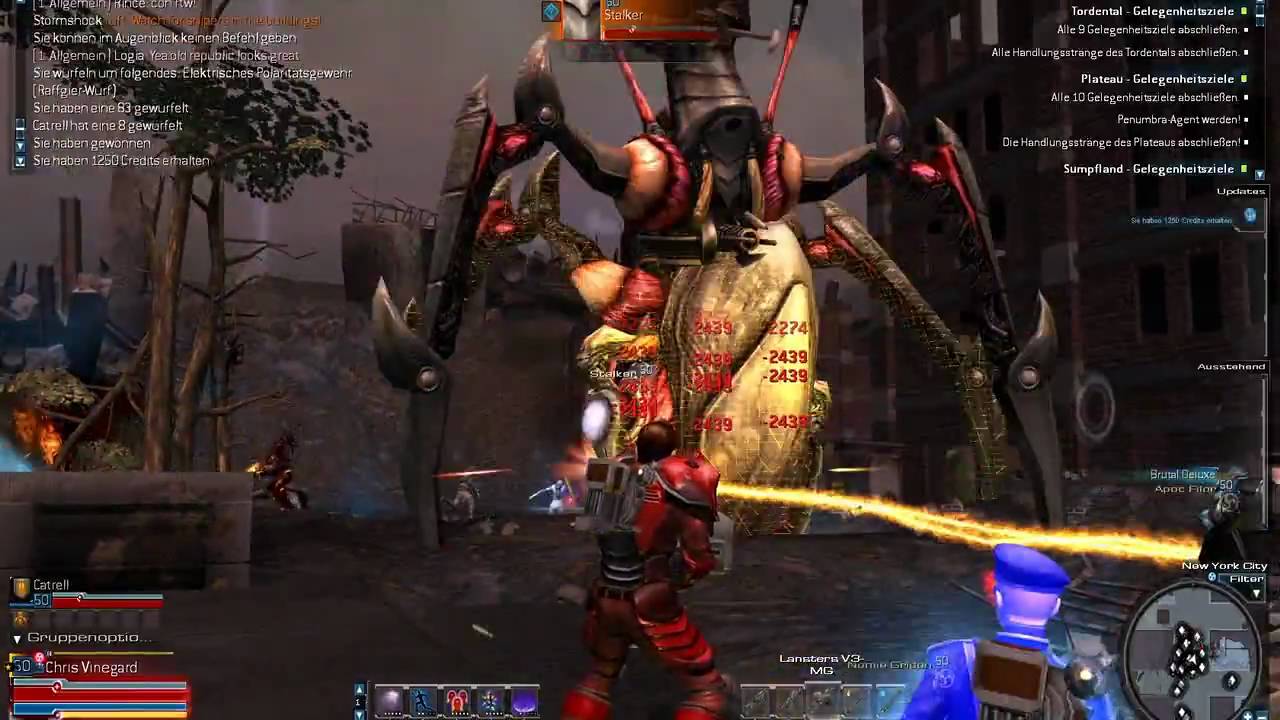The image size is (1280, 720).
Task: Activate the running figure ability
Action: (x=423, y=702)
